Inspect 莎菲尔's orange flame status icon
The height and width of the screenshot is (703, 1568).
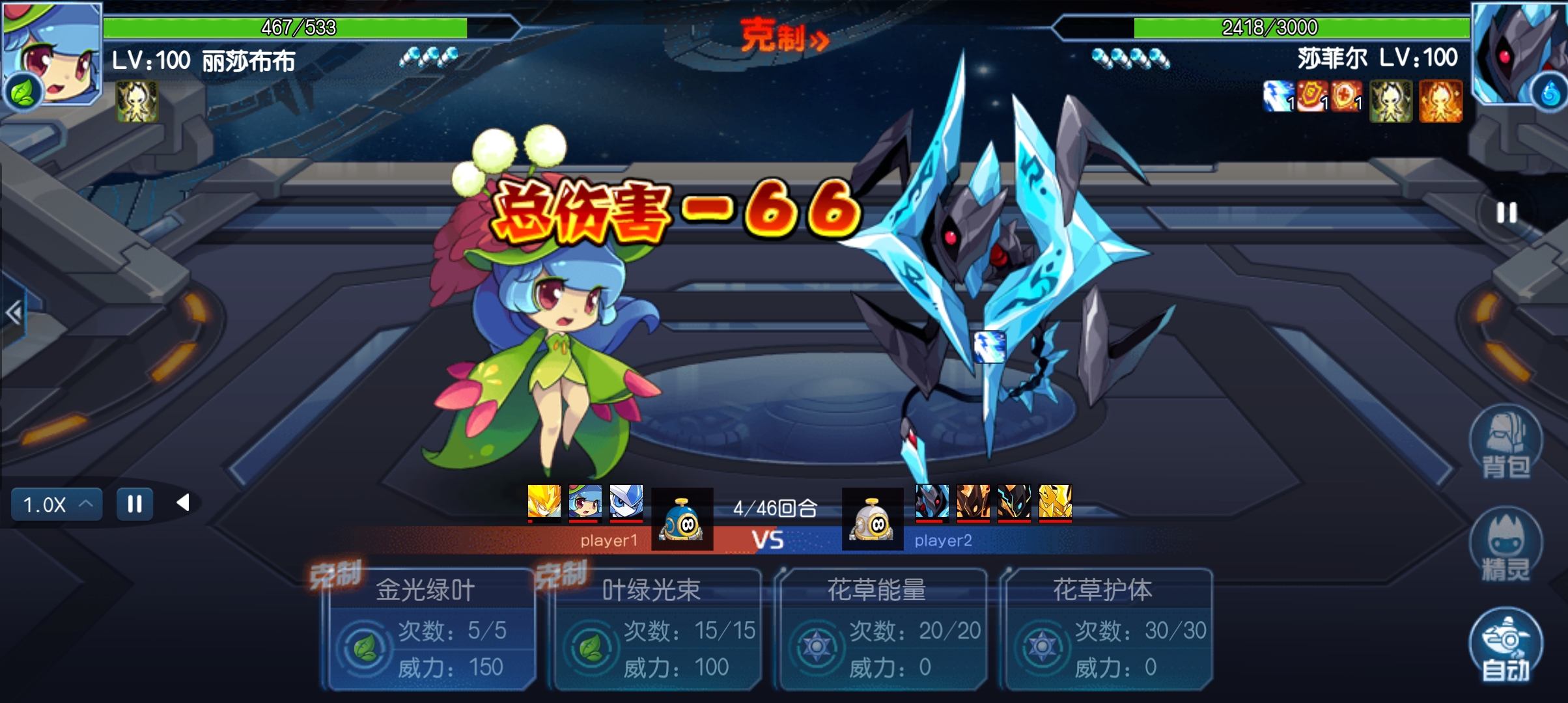[1440, 101]
